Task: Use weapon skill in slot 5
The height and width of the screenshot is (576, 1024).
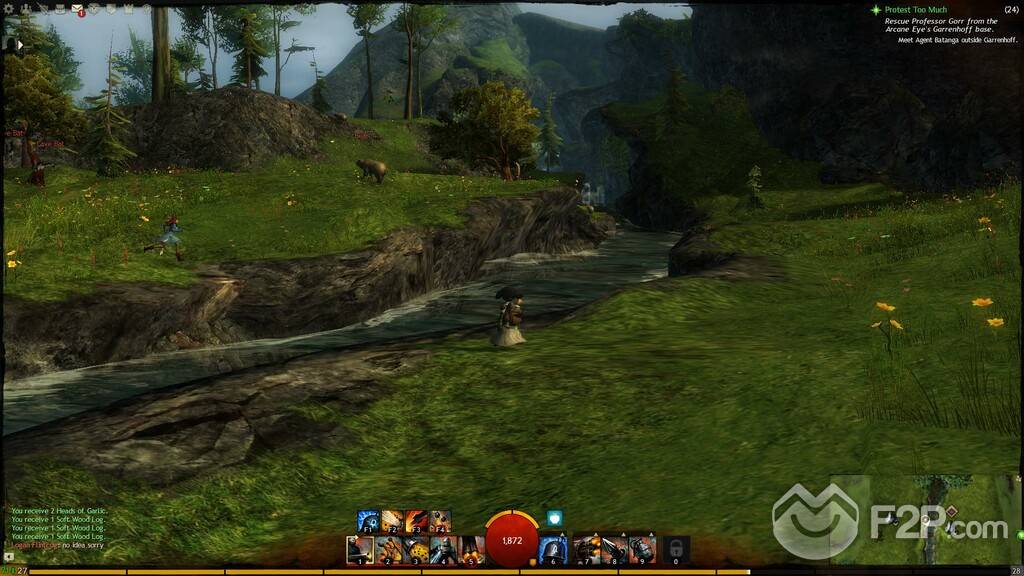Action: tap(470, 549)
